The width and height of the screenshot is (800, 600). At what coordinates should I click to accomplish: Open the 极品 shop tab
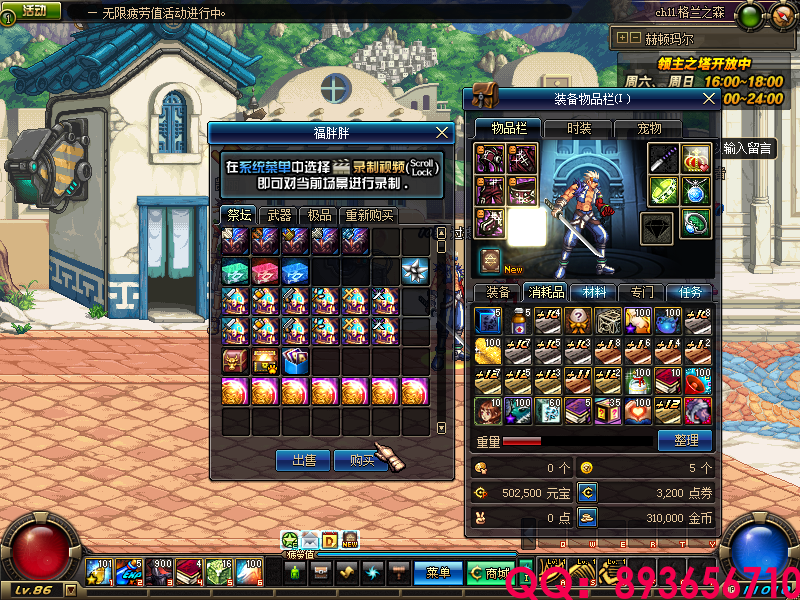point(319,215)
